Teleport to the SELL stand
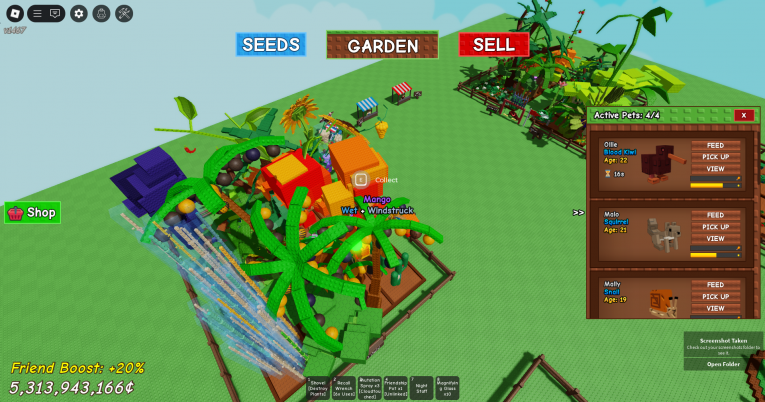Image resolution: width=765 pixels, height=402 pixels. [x=493, y=45]
